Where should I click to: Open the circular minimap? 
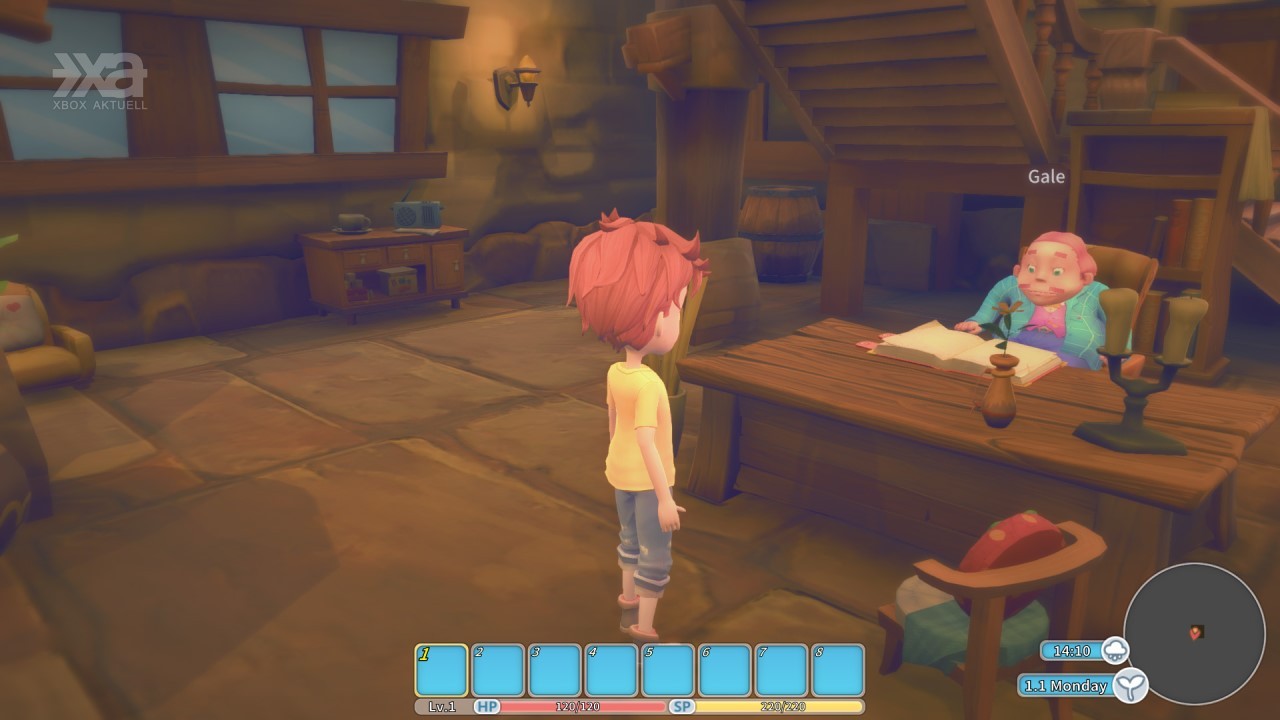[x=1194, y=632]
